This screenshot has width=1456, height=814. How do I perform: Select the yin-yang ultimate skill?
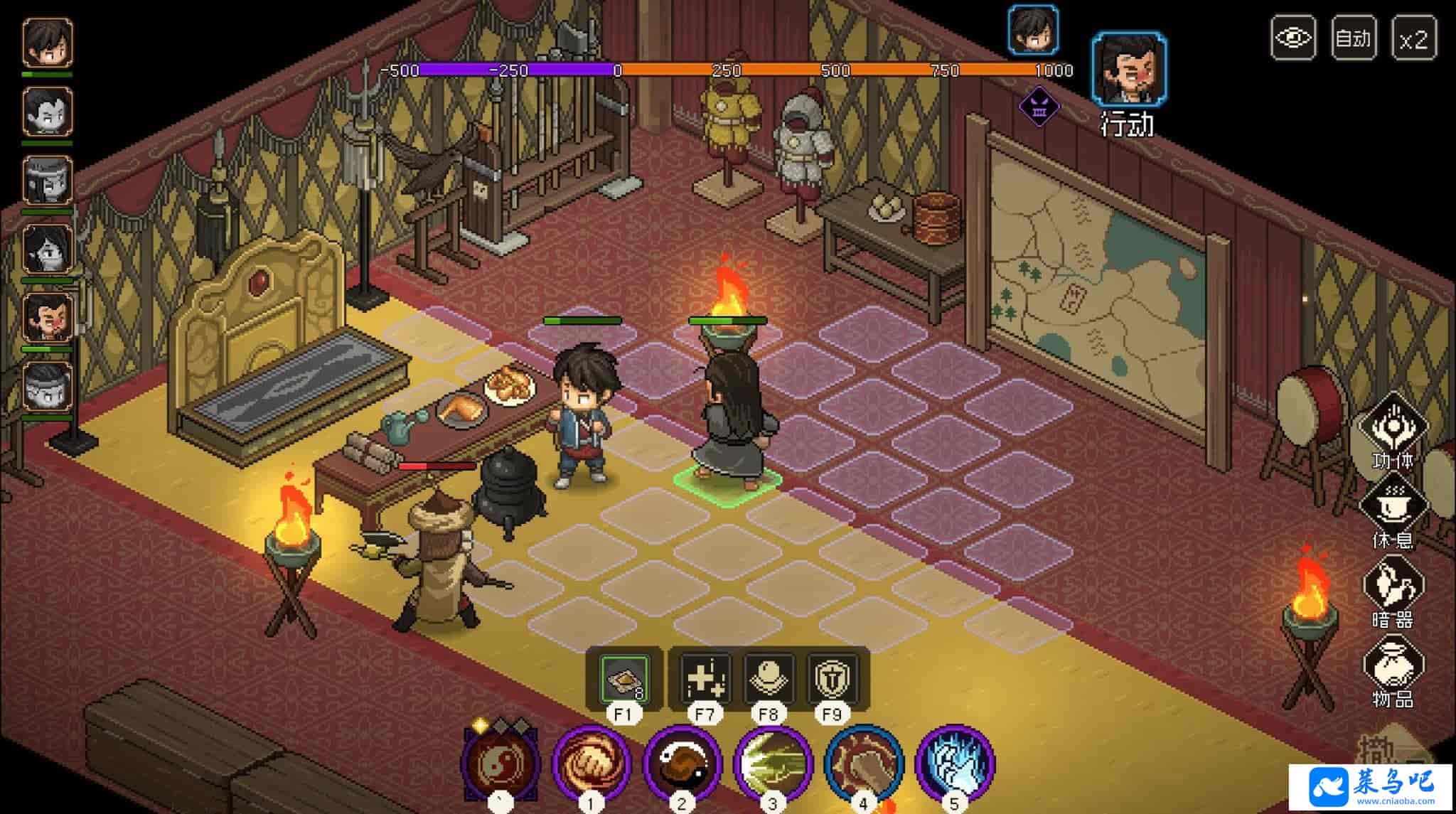tap(500, 764)
